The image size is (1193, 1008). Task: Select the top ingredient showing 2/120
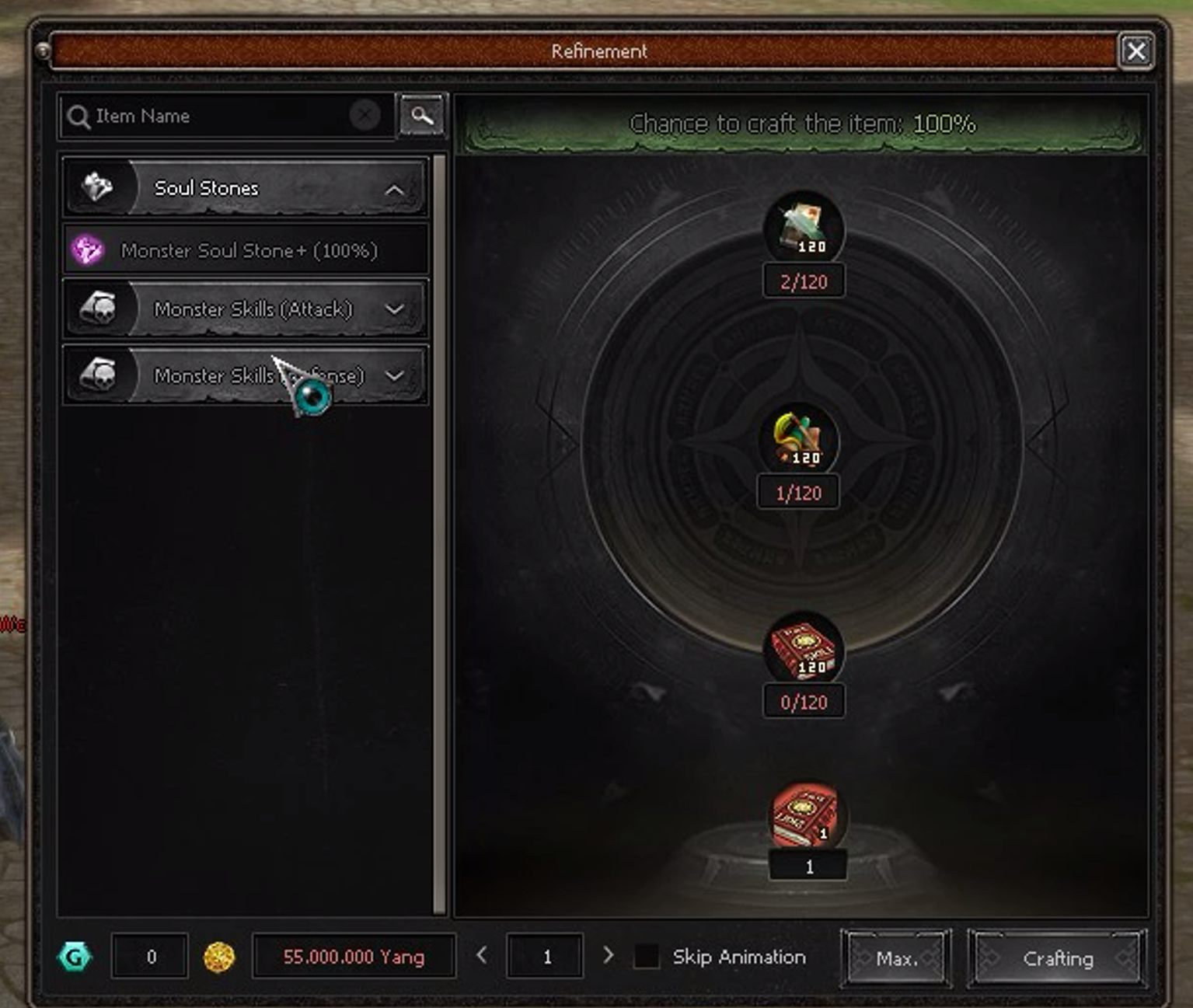coord(804,228)
